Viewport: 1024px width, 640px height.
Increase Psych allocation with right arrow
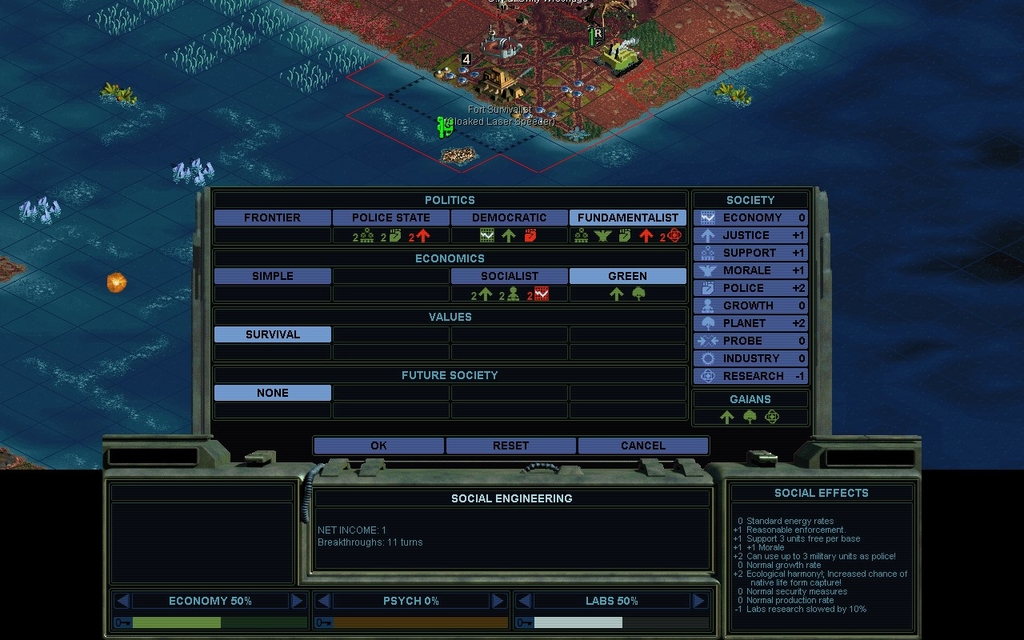pos(498,601)
